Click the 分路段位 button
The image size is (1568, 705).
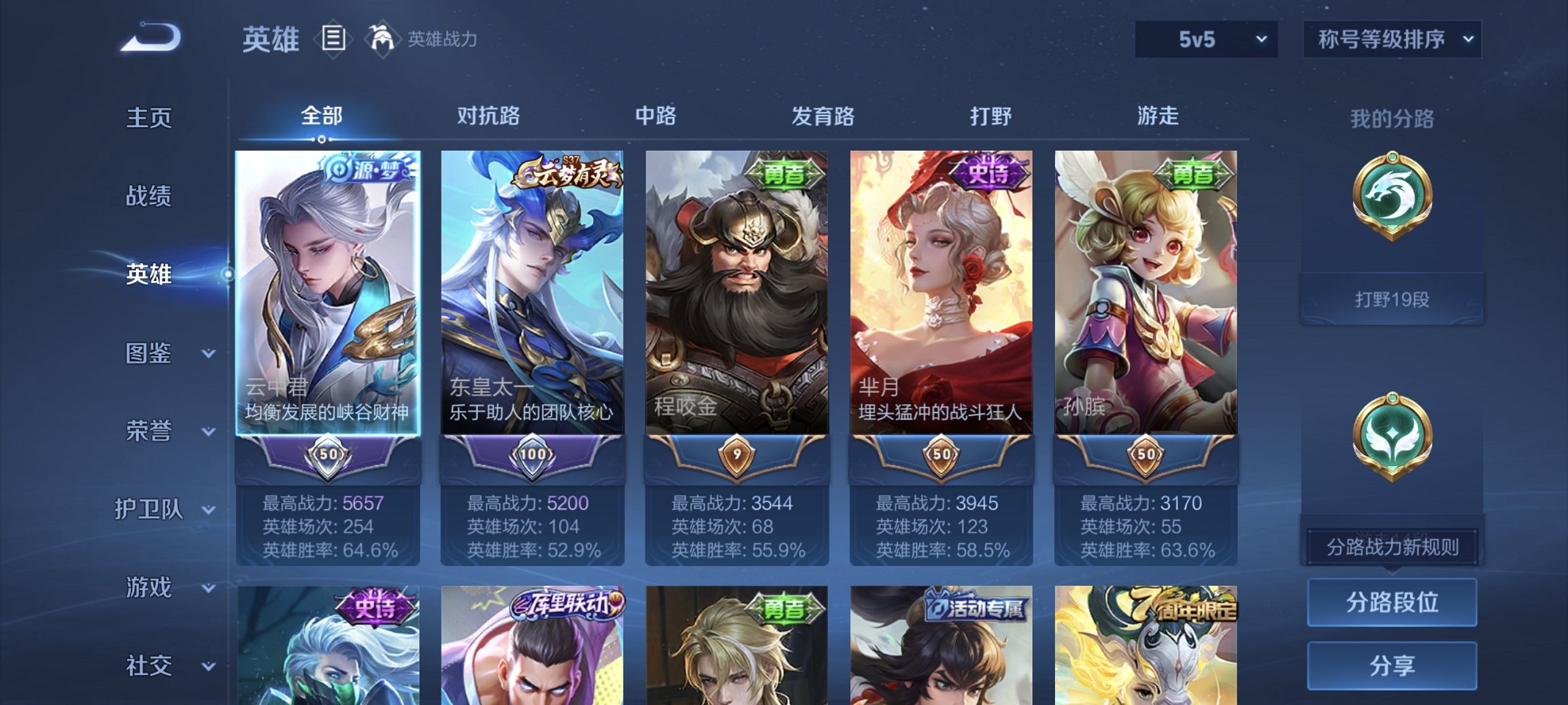point(1392,603)
